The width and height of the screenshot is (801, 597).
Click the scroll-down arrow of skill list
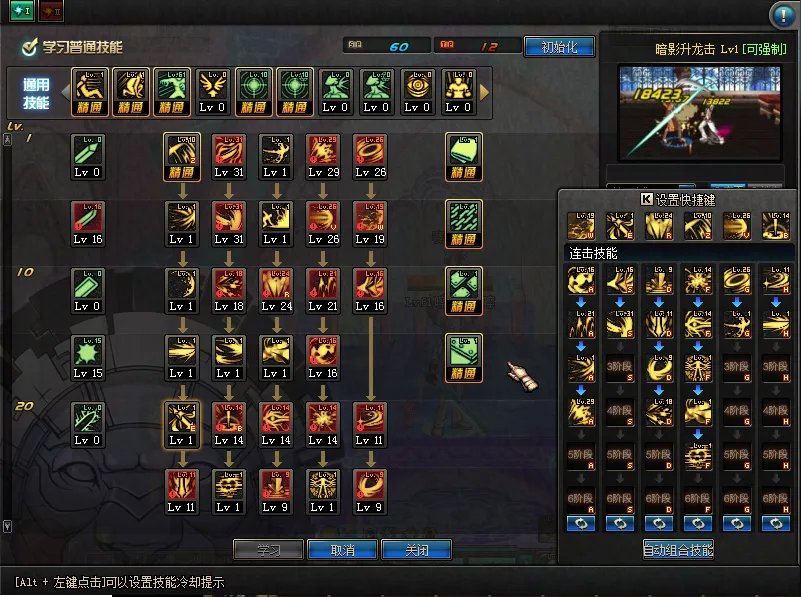click(x=8, y=526)
